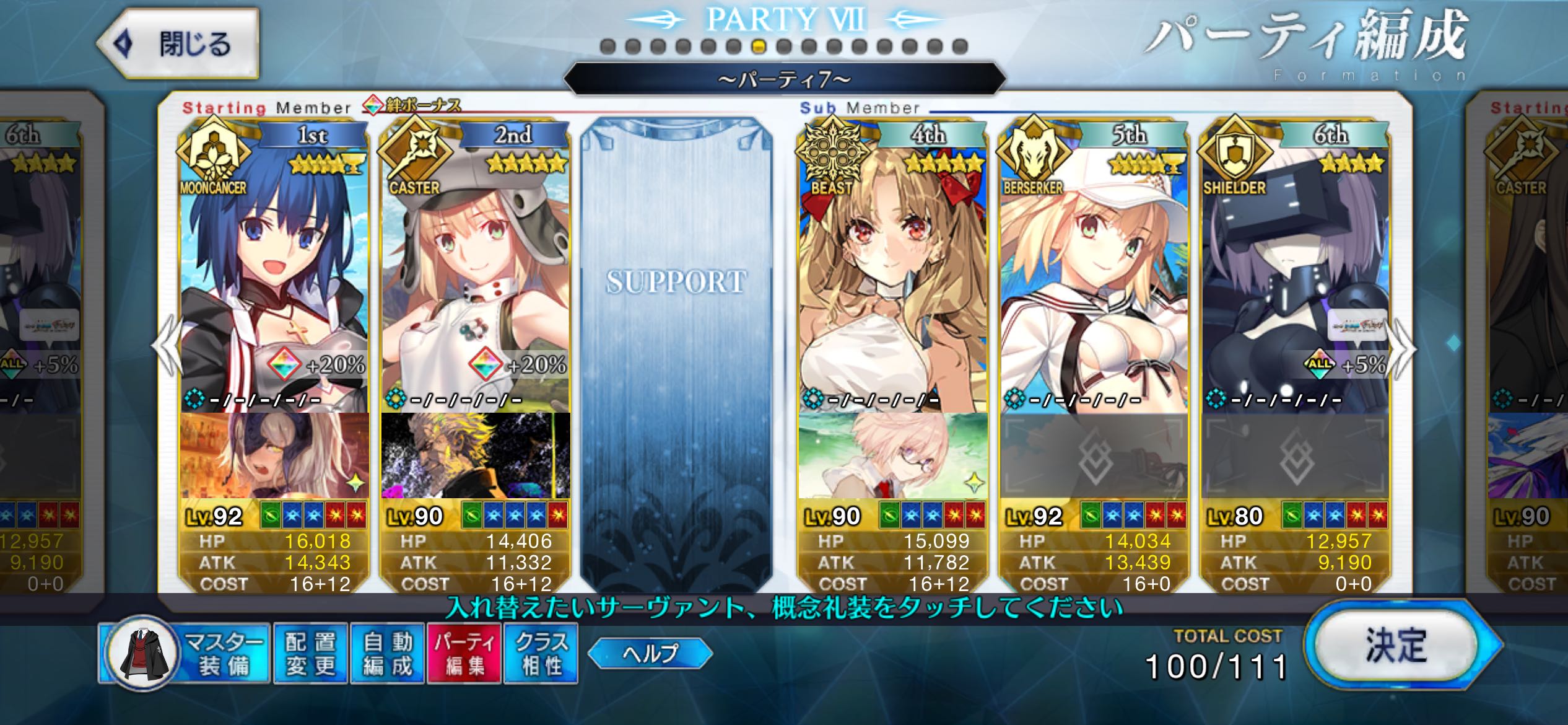The width and height of the screenshot is (1568, 725).
Task: Change the Caster's equipped craft essence
Action: (x=475, y=455)
